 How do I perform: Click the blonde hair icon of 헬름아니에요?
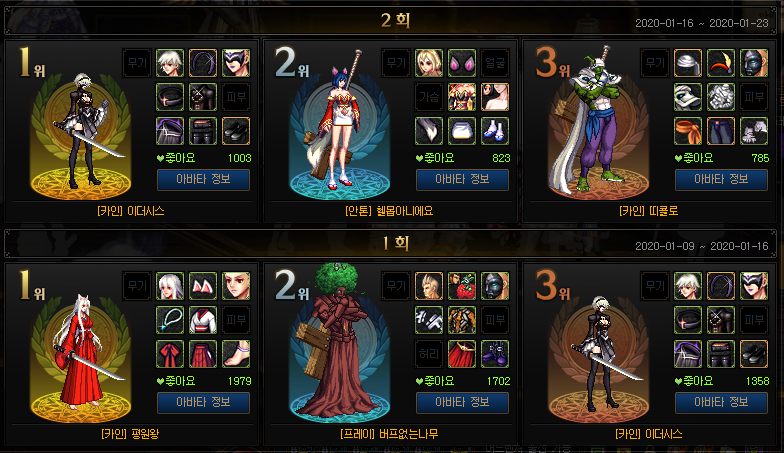click(x=429, y=63)
